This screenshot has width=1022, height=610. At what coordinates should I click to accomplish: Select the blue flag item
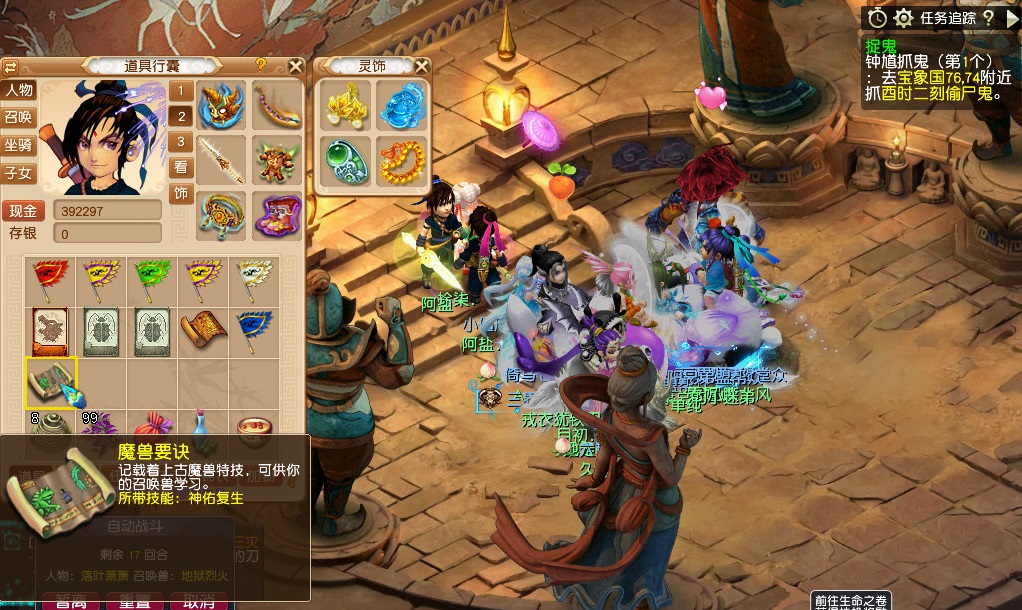pyautogui.click(x=253, y=326)
